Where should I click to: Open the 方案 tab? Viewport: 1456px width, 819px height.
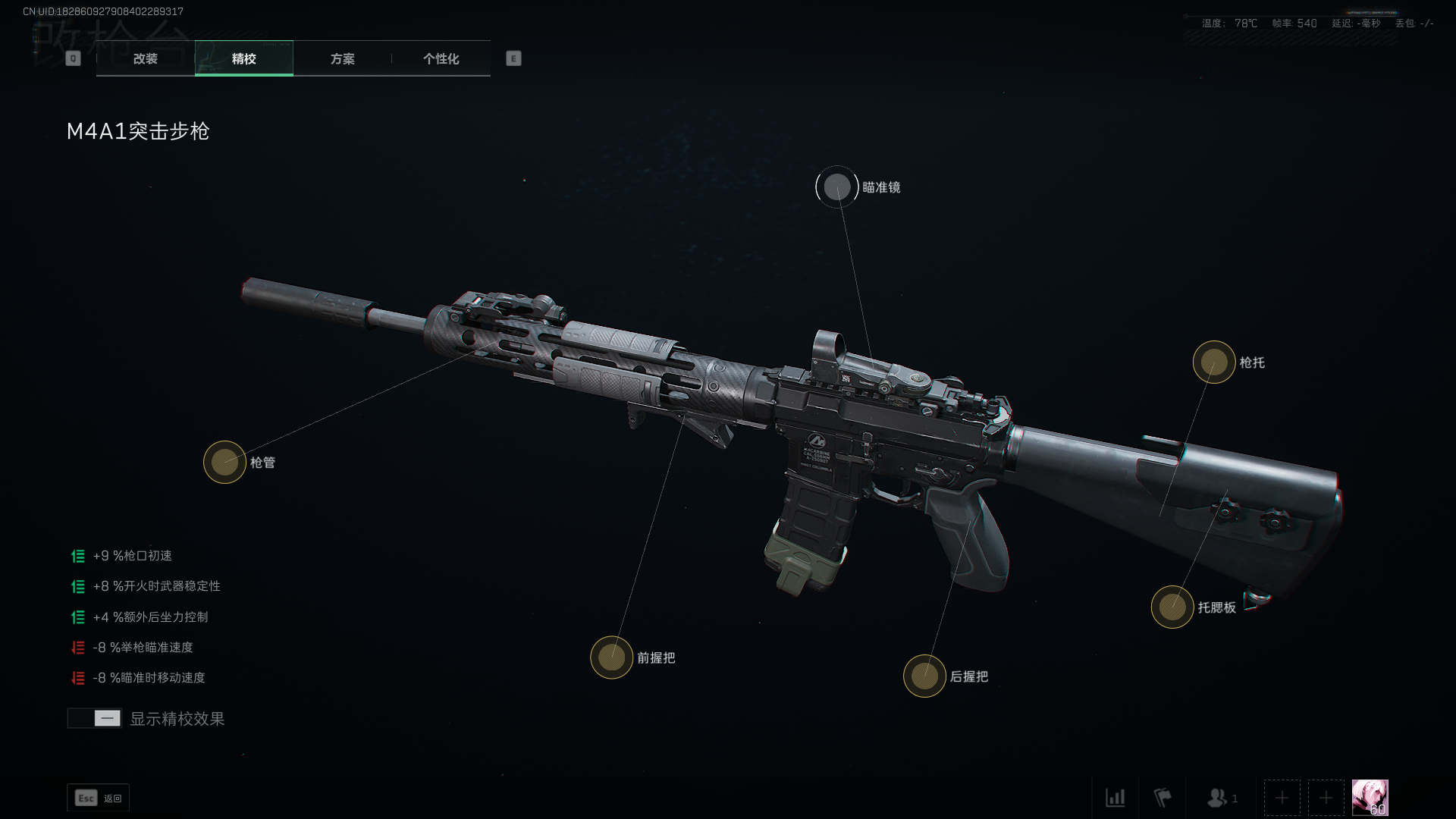342,58
